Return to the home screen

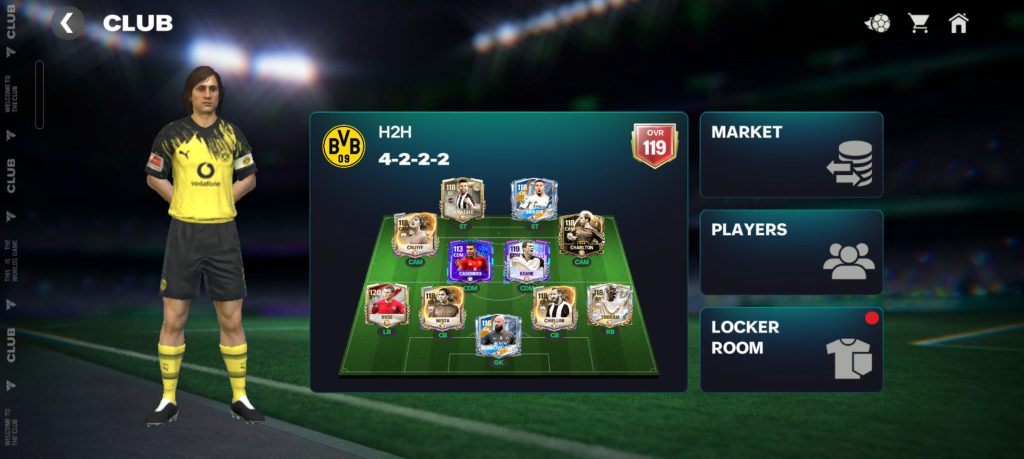point(958,23)
